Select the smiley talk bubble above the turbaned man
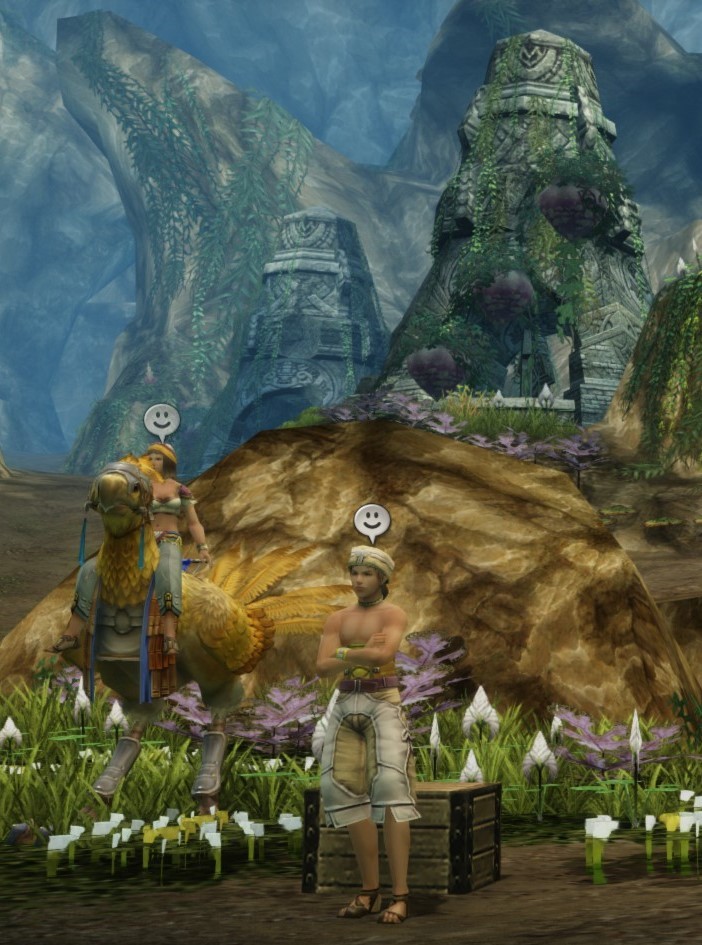Screen dimensions: 702x945 tap(371, 519)
